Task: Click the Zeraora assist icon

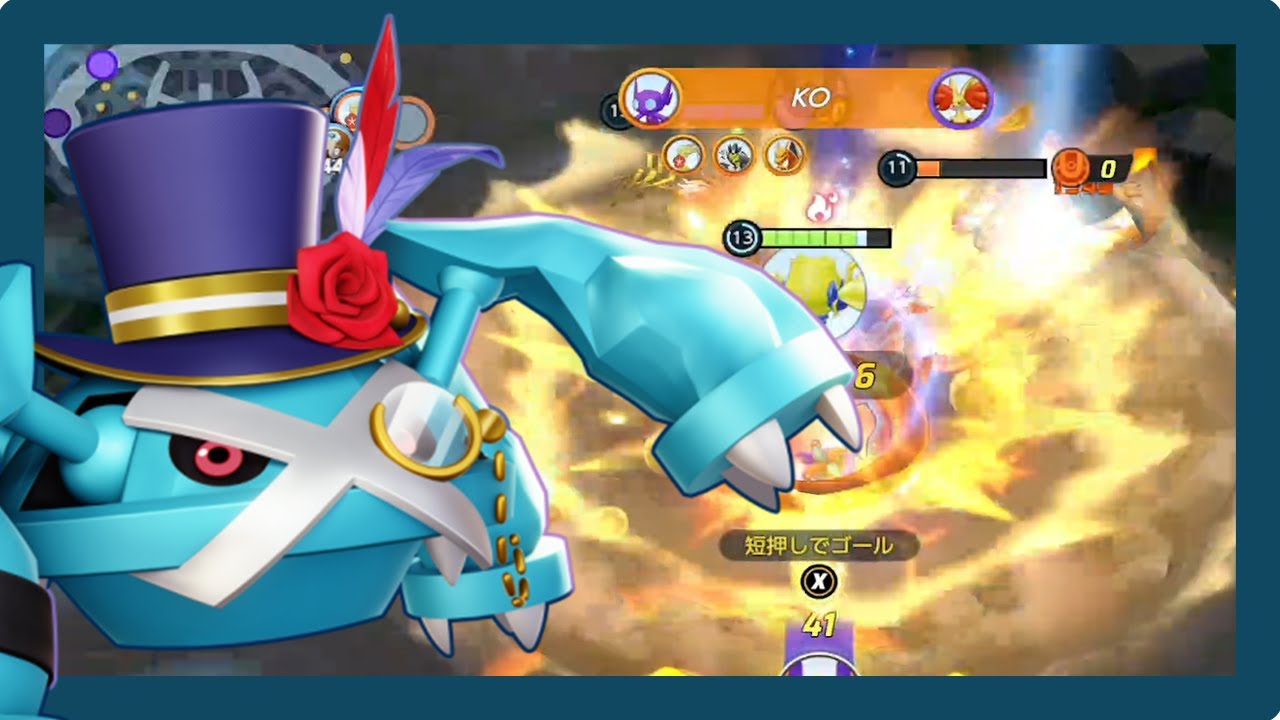Action: 733,155
